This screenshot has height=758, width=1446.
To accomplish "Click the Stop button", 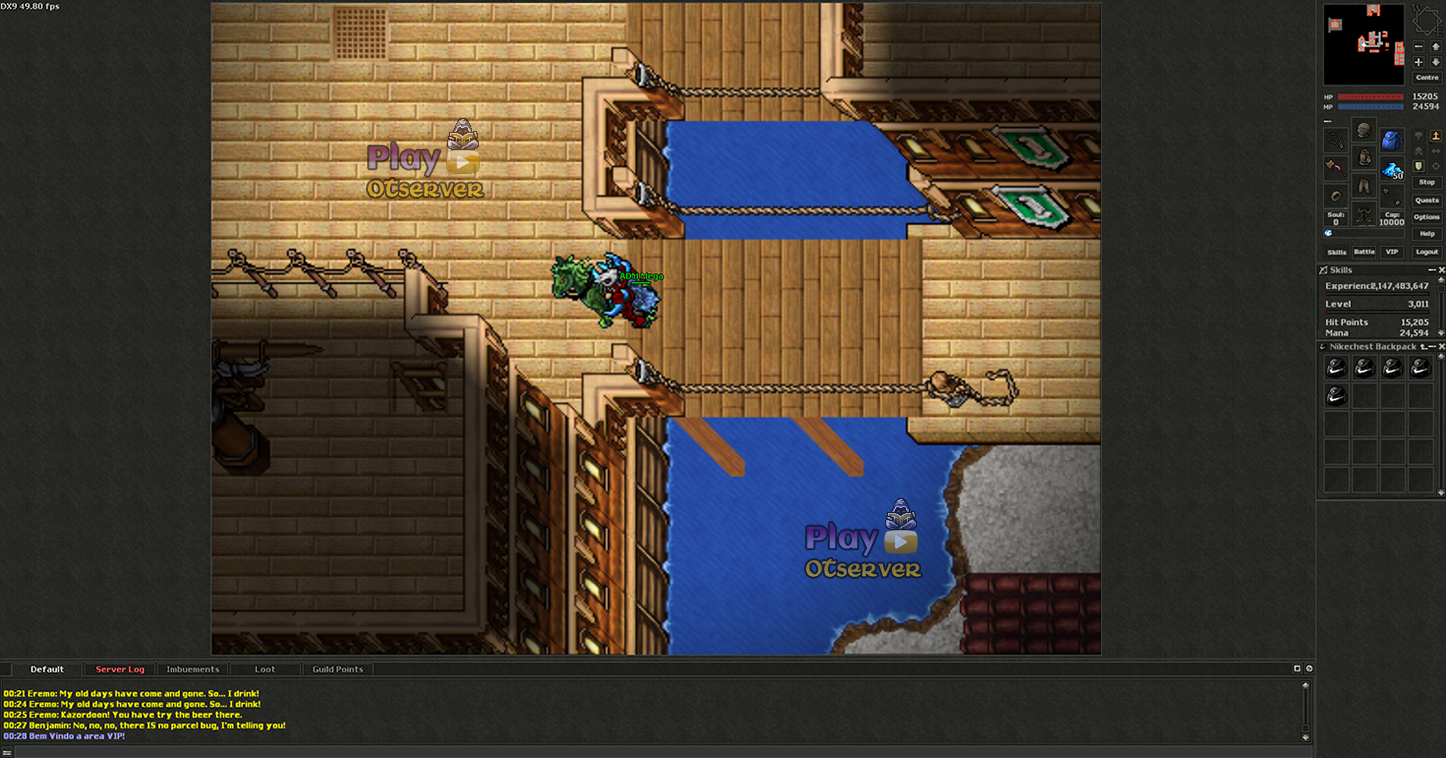I will point(1427,182).
